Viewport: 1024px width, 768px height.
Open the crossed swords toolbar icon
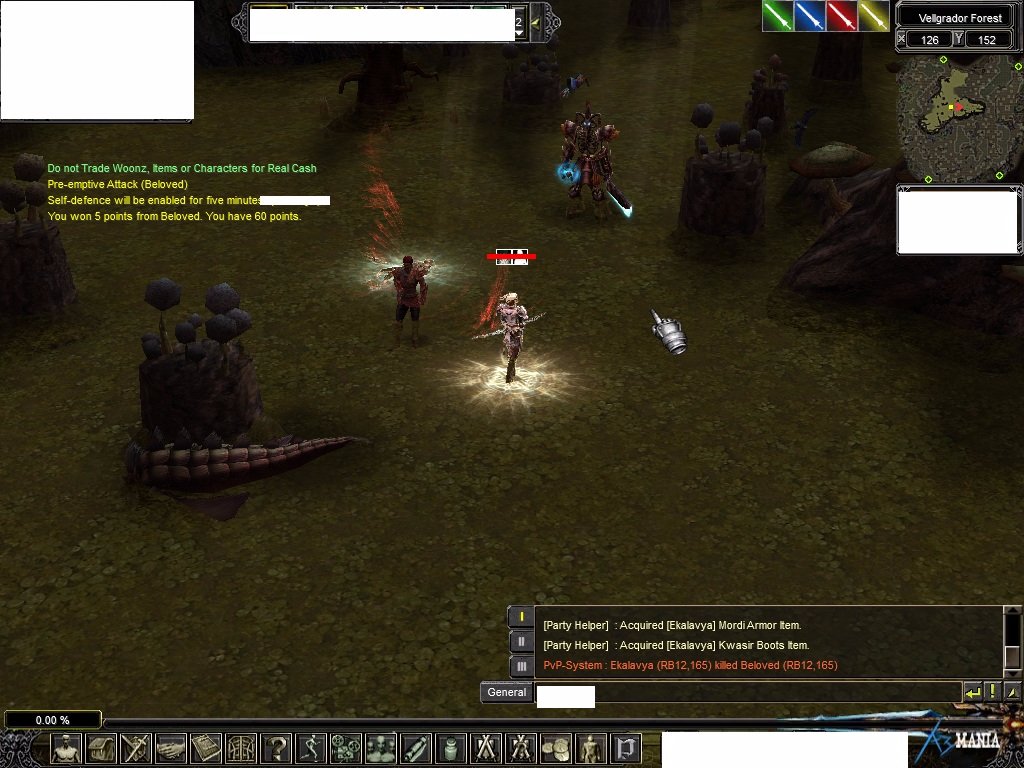[485, 748]
